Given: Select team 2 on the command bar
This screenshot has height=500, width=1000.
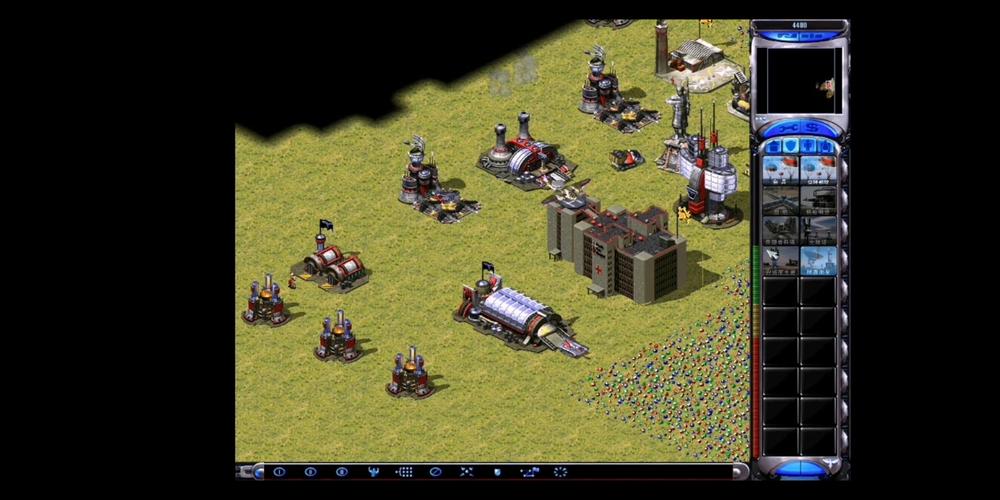Looking at the screenshot, I should [x=310, y=471].
